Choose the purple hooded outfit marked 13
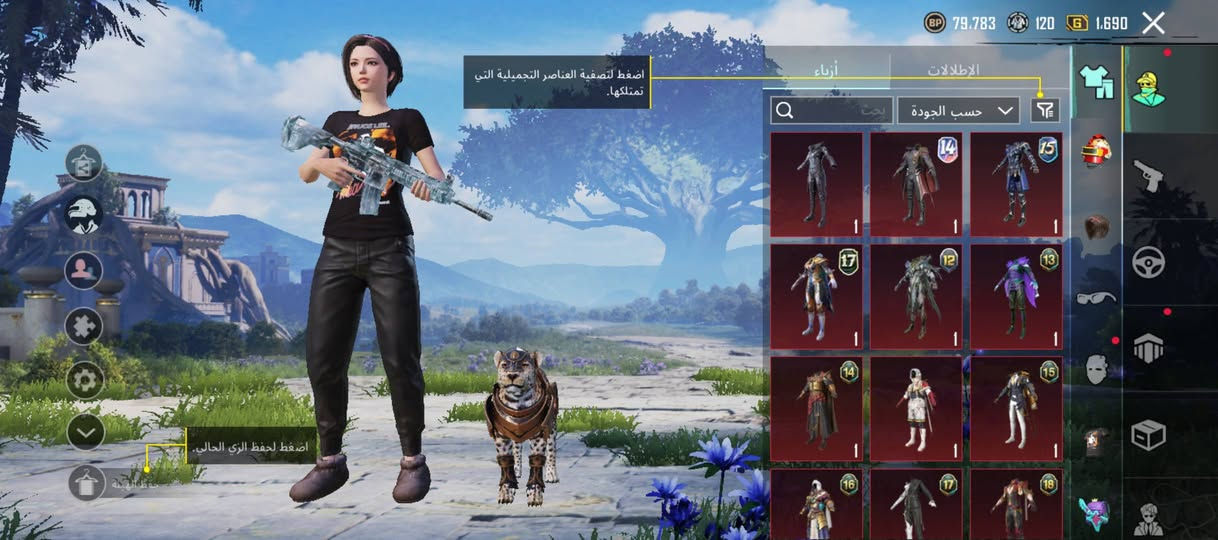This screenshot has width=1218, height=540. tap(1016, 296)
